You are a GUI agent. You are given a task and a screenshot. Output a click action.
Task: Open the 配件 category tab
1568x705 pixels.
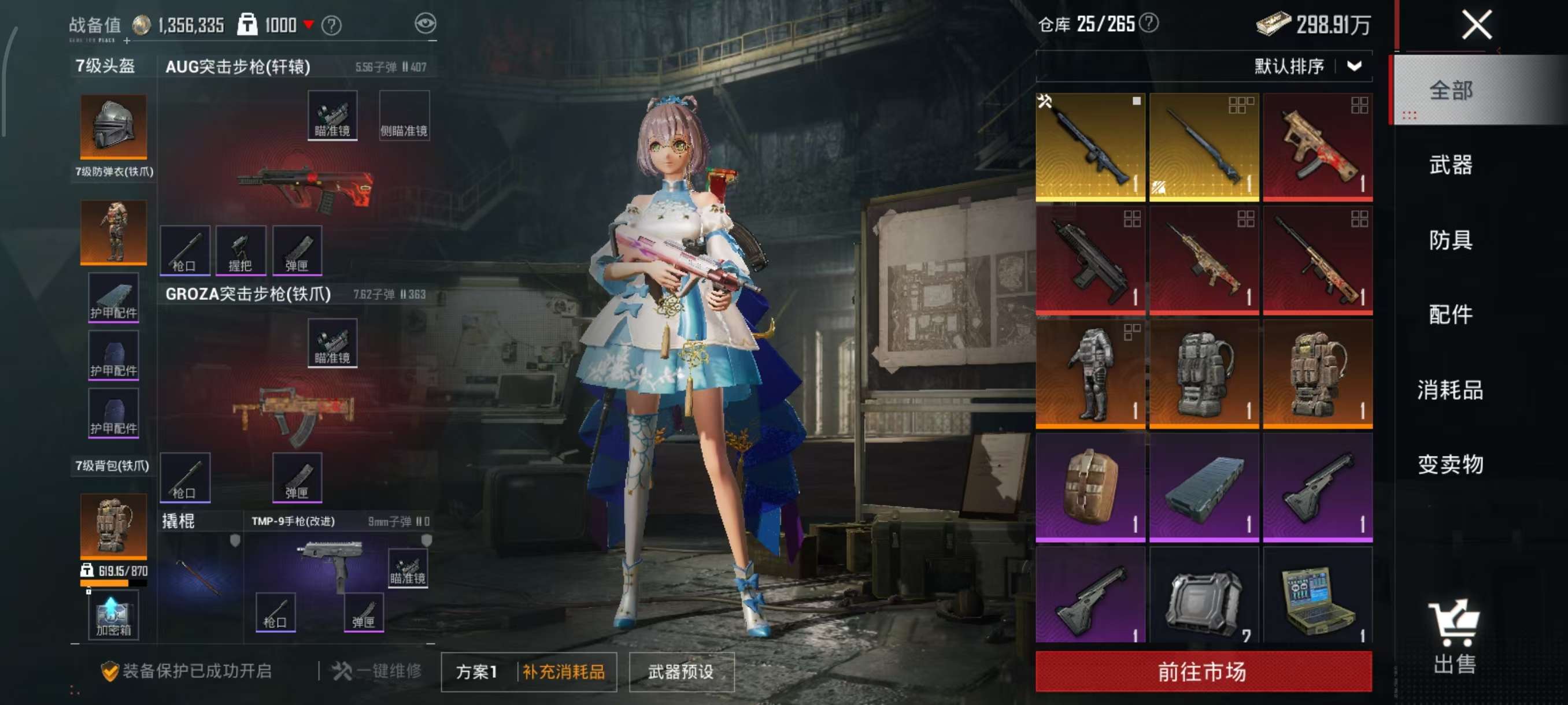[1451, 314]
